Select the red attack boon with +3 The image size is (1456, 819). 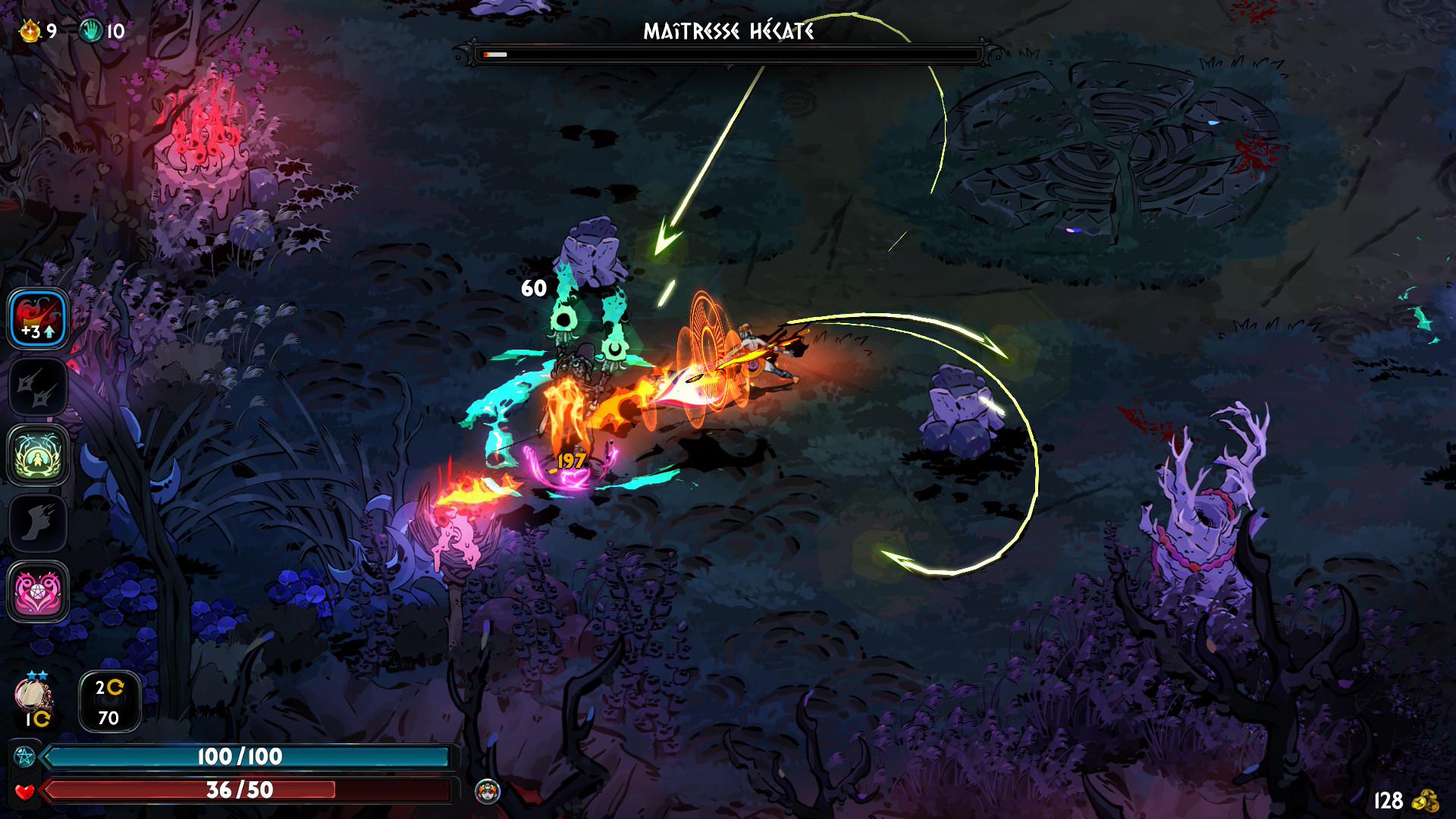[x=38, y=319]
